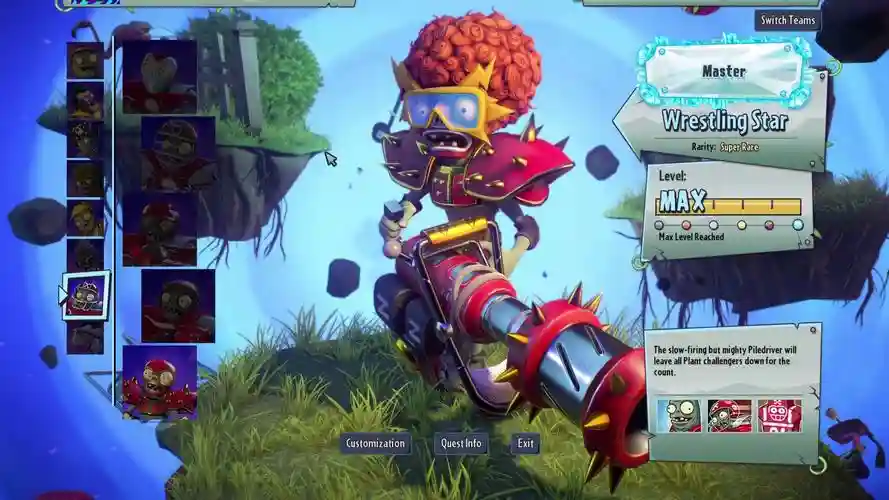Inspect the Sprint Tackle football zombie ability
Image resolution: width=889 pixels, height=500 pixels.
click(729, 415)
